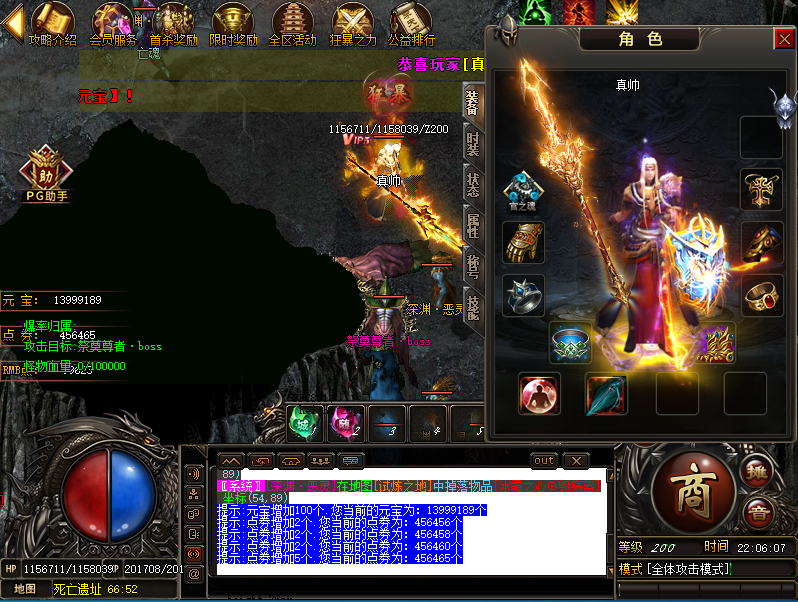Open 限时奖励 timed rewards
The height and width of the screenshot is (602, 798).
[x=233, y=24]
